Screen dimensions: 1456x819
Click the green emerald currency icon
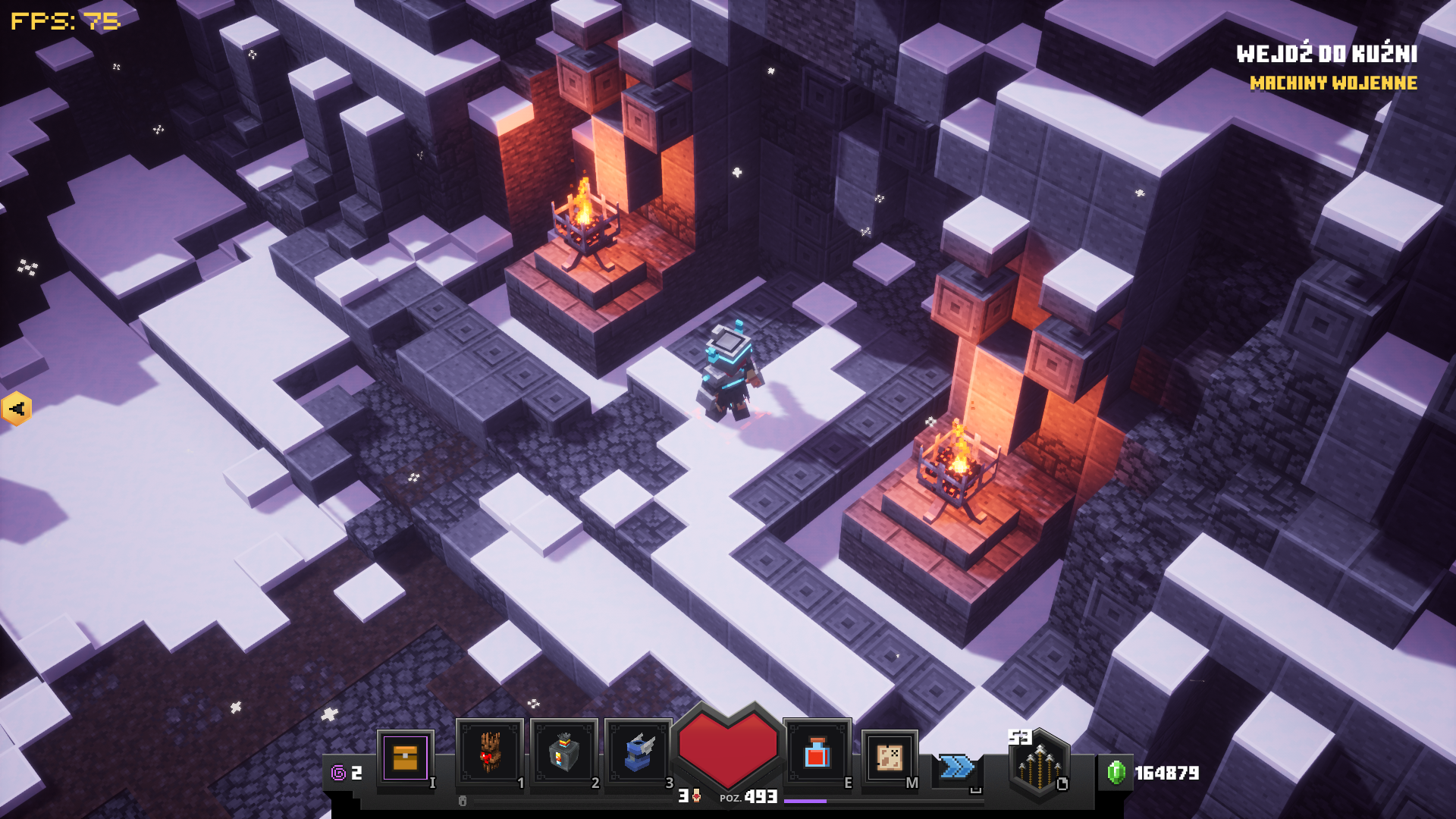point(1116,772)
